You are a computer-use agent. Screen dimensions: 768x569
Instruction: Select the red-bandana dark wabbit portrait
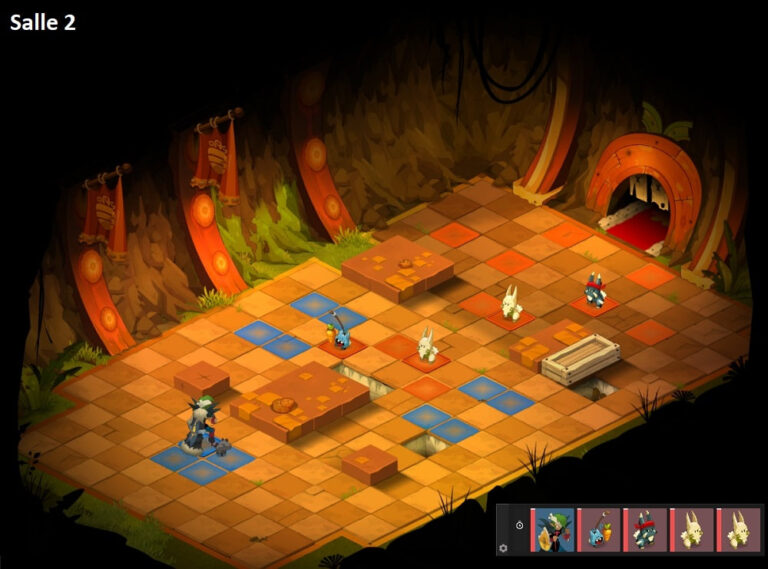[x=646, y=529]
